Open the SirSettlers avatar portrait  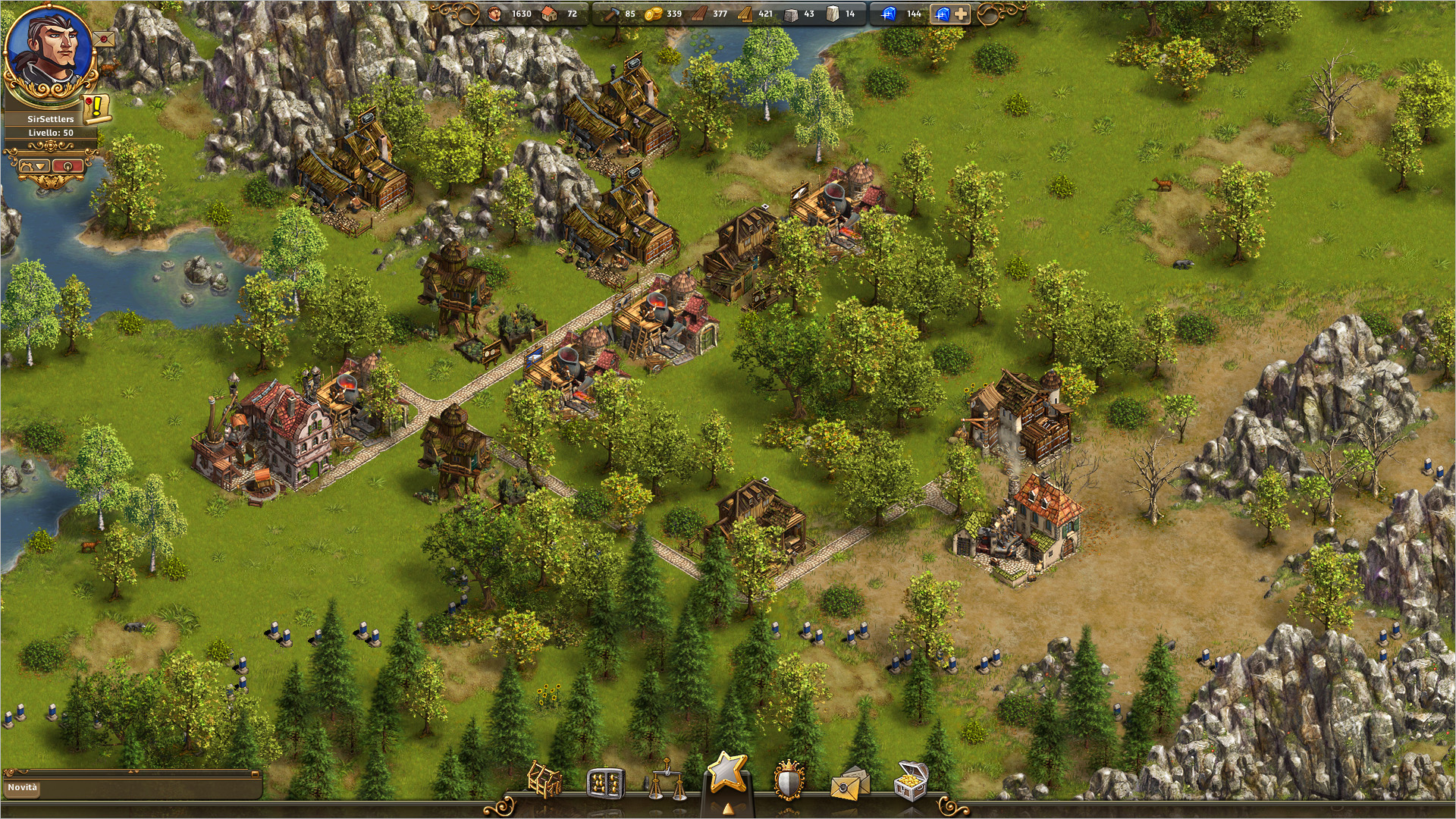[50, 50]
